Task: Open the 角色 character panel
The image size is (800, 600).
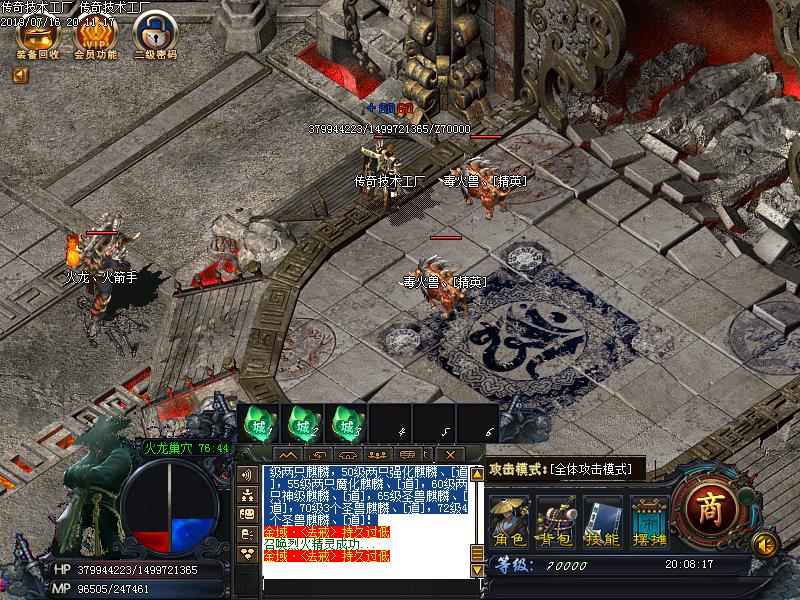Action: (x=508, y=522)
